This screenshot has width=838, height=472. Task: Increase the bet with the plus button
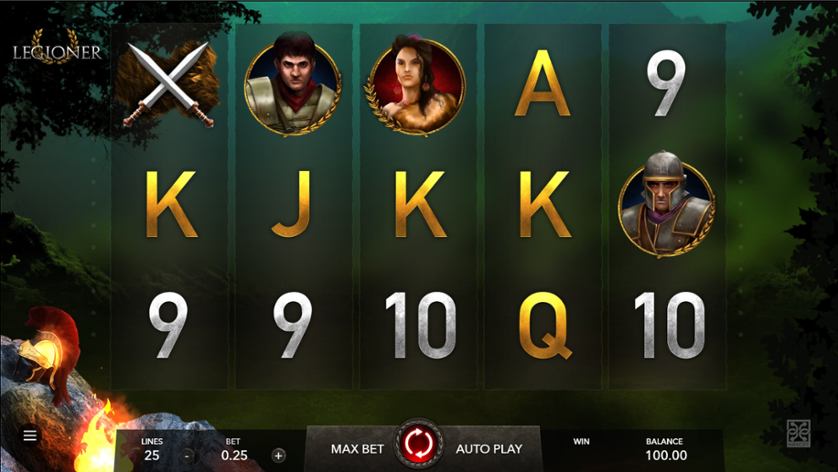278,455
